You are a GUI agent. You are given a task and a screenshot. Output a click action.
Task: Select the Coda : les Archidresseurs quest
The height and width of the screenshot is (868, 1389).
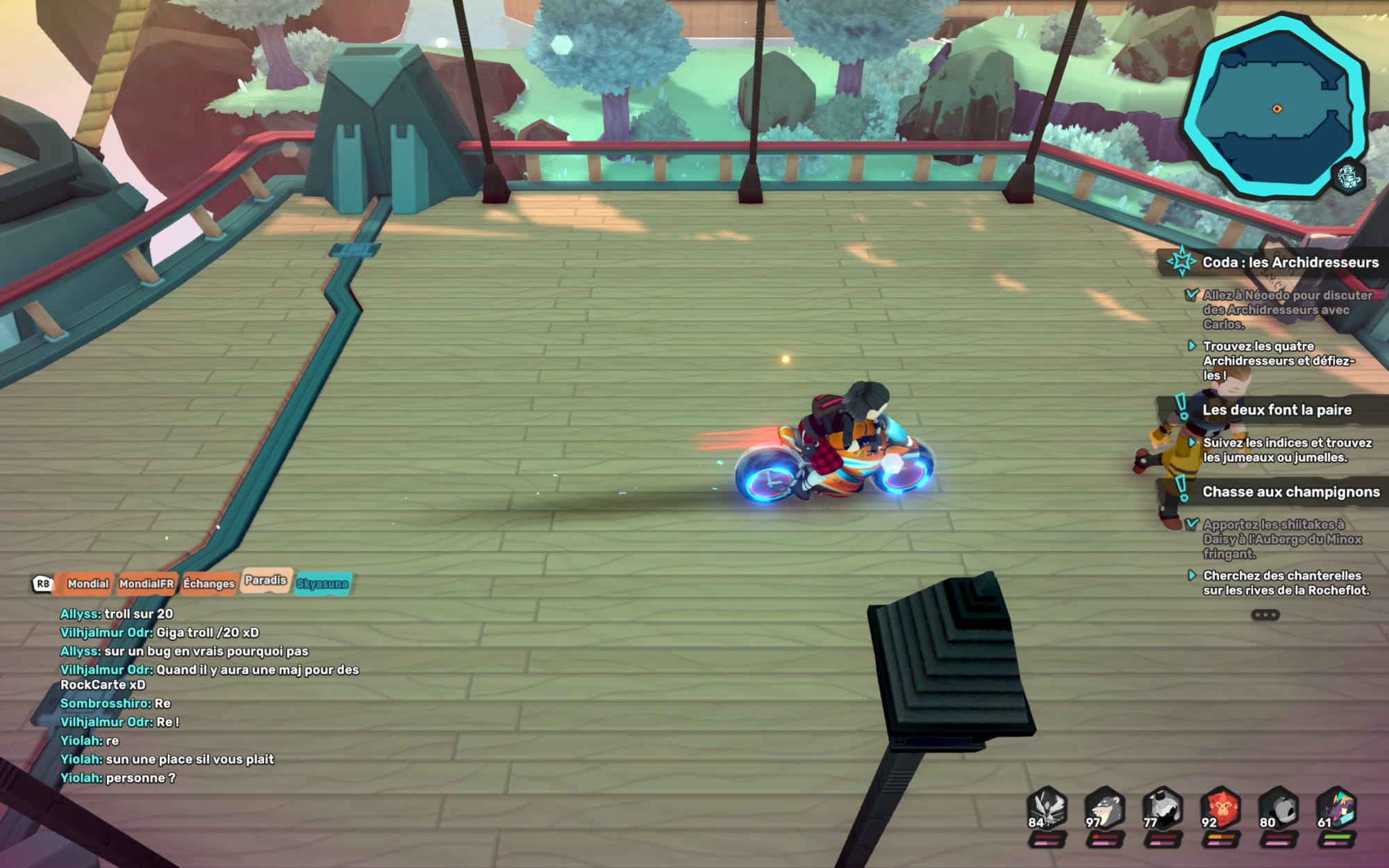[x=1290, y=262]
